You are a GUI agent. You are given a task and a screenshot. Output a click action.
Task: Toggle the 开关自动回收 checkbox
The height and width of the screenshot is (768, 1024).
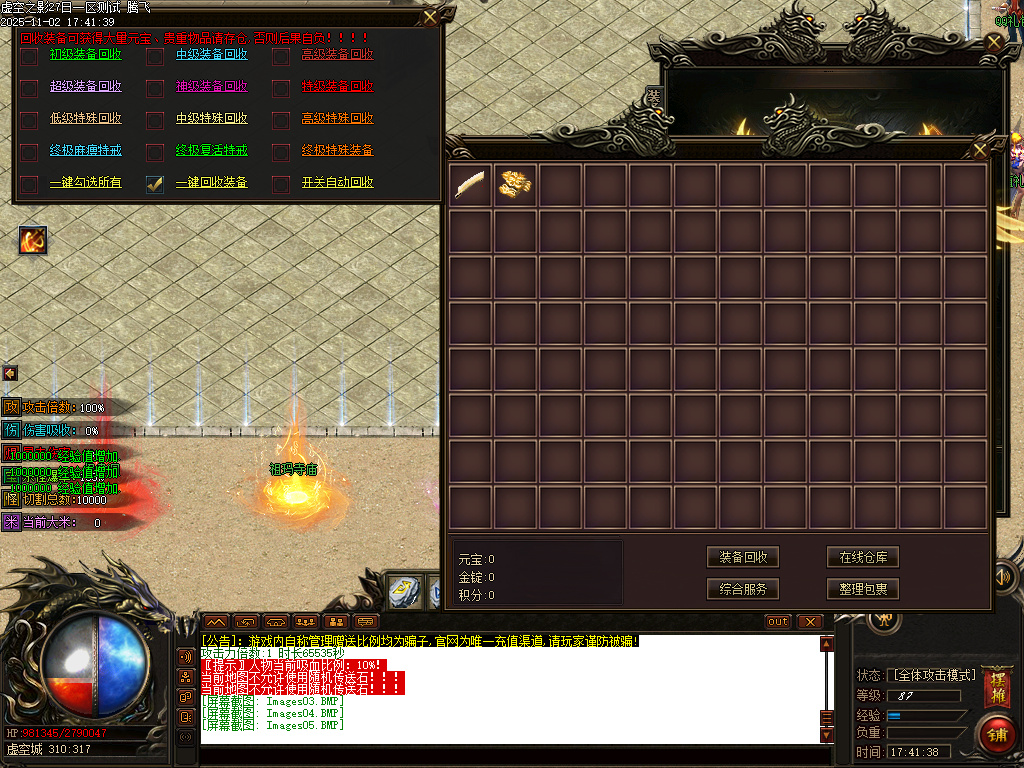tap(281, 184)
